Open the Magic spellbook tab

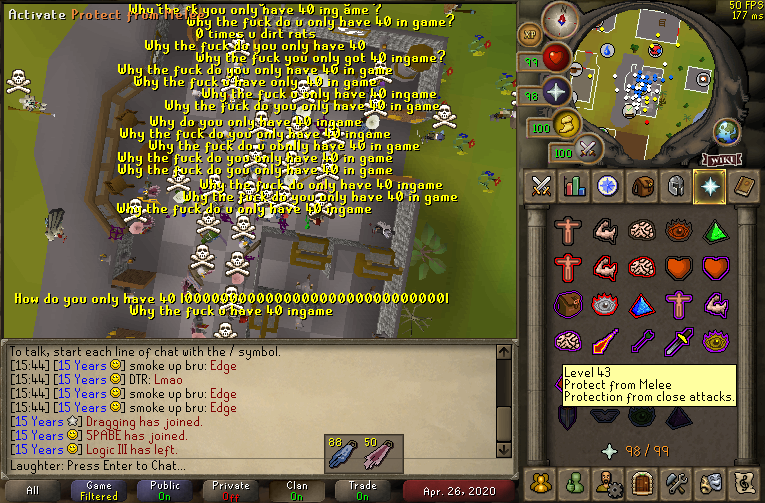[x=743, y=185]
